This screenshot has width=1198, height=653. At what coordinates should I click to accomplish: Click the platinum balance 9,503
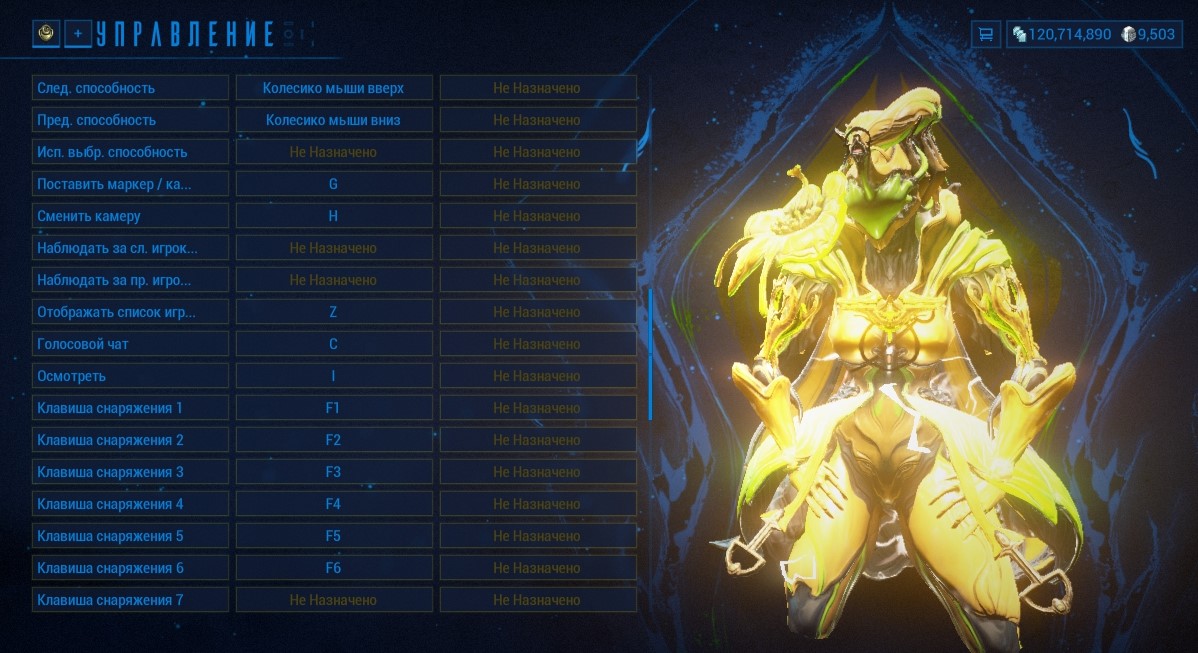click(1148, 34)
